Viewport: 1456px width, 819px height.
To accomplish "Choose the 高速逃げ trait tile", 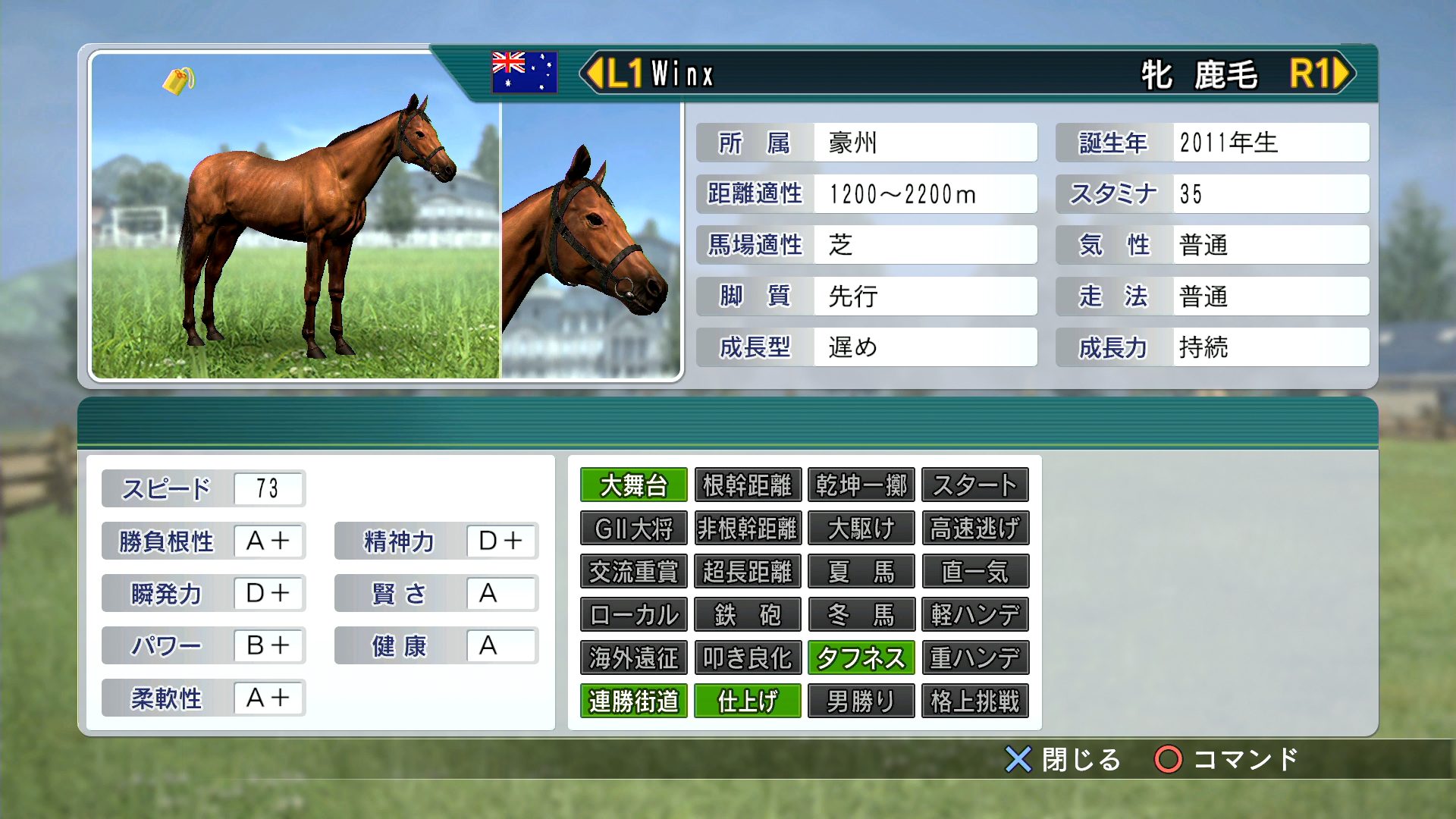I will (974, 529).
